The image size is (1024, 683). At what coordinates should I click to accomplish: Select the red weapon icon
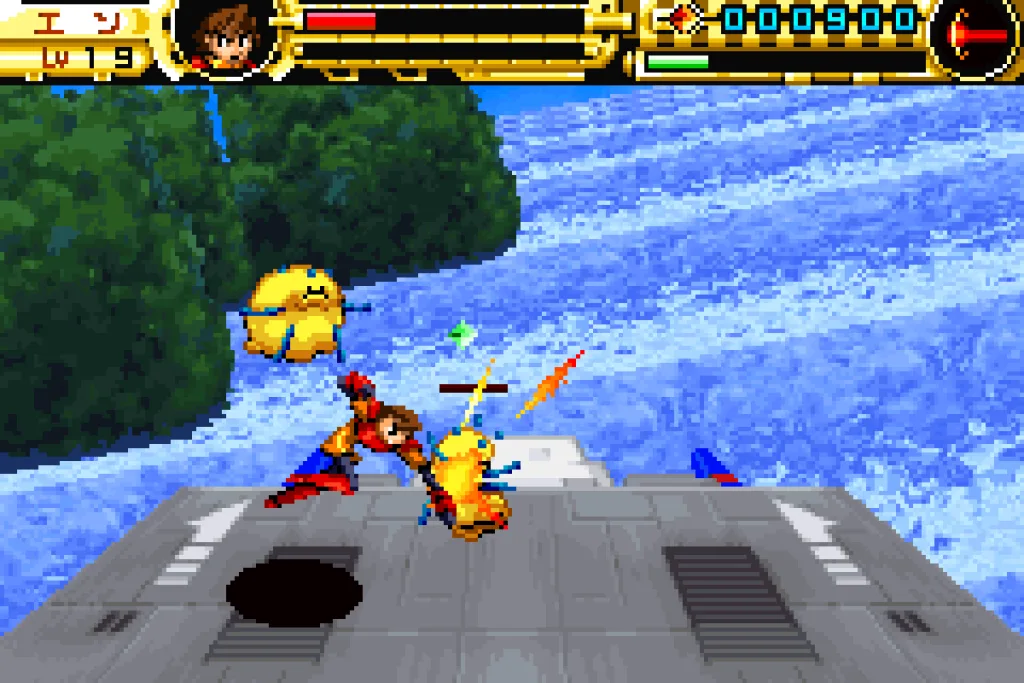(x=975, y=36)
